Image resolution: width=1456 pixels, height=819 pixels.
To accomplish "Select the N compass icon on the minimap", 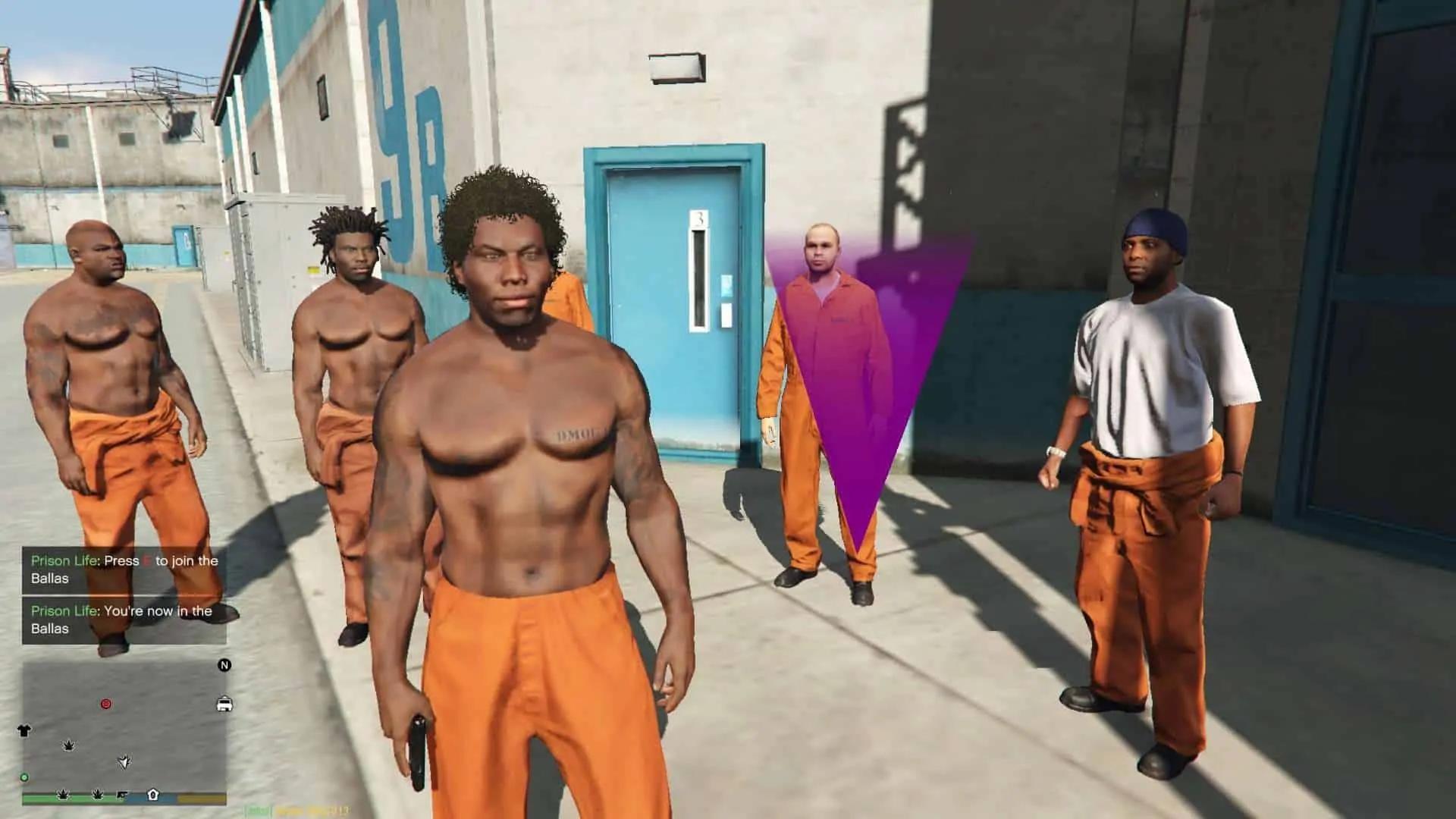I will pos(224,665).
